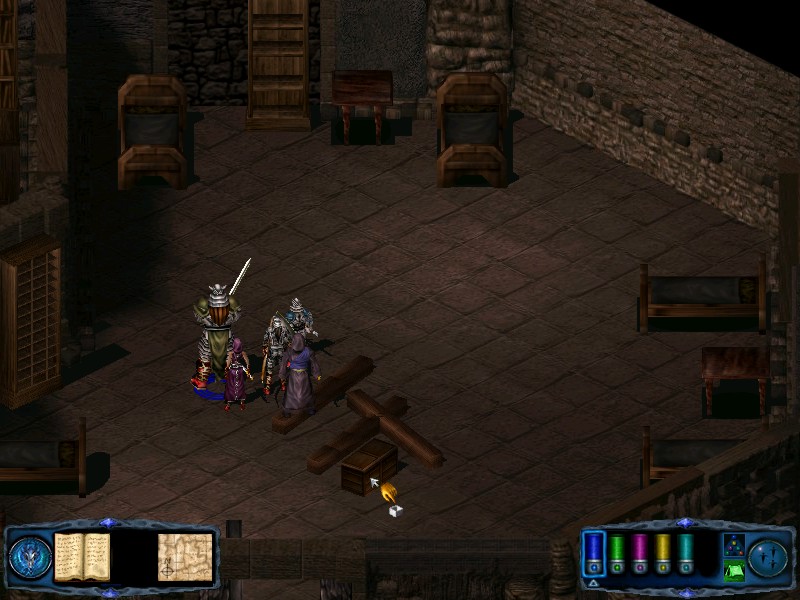800x600 pixels.
Task: Pick the yellow party member bar
Action: tap(662, 552)
